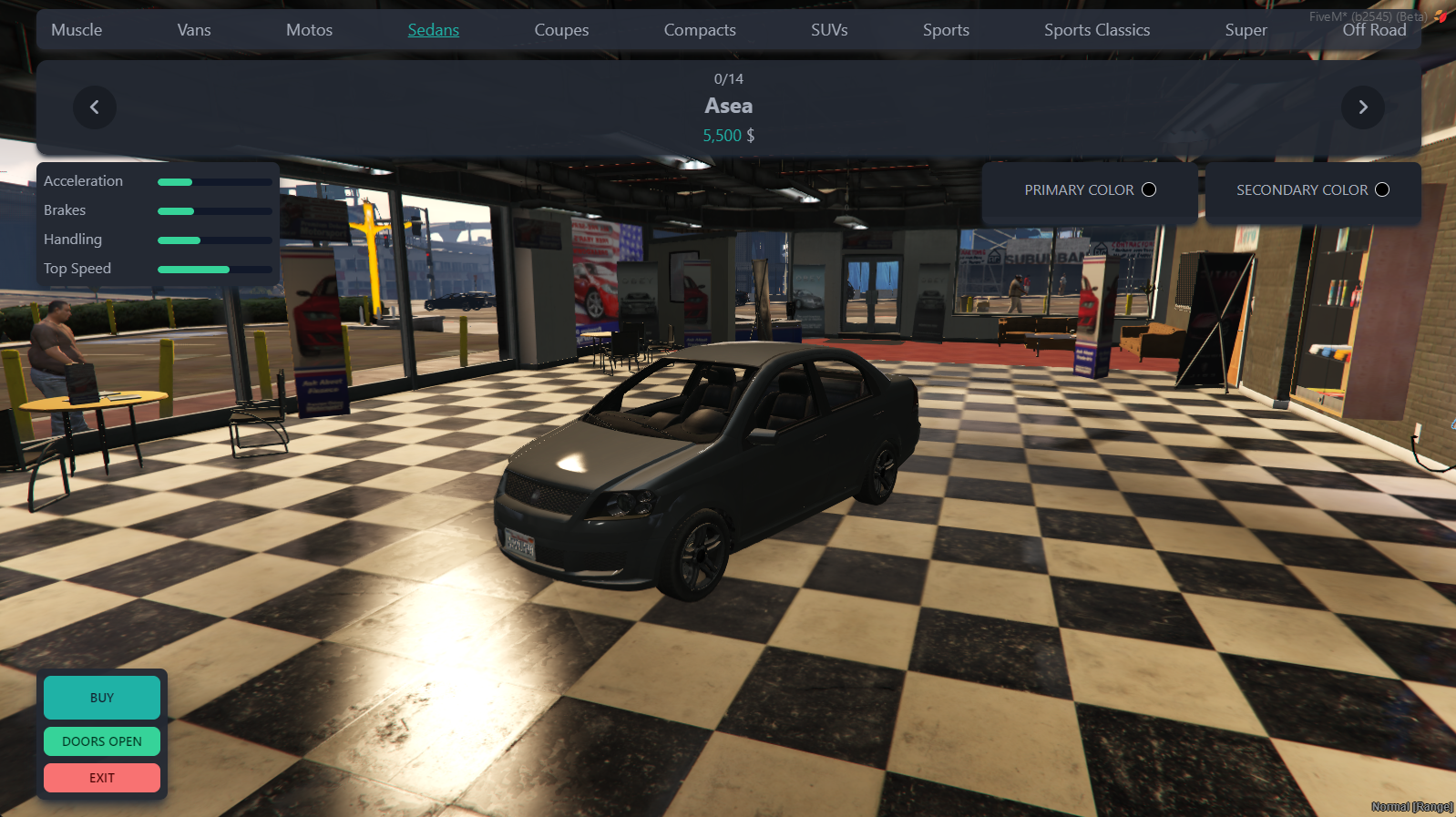Click the Top Speed stat bar indicator
The width and height of the screenshot is (1456, 817).
point(213,269)
